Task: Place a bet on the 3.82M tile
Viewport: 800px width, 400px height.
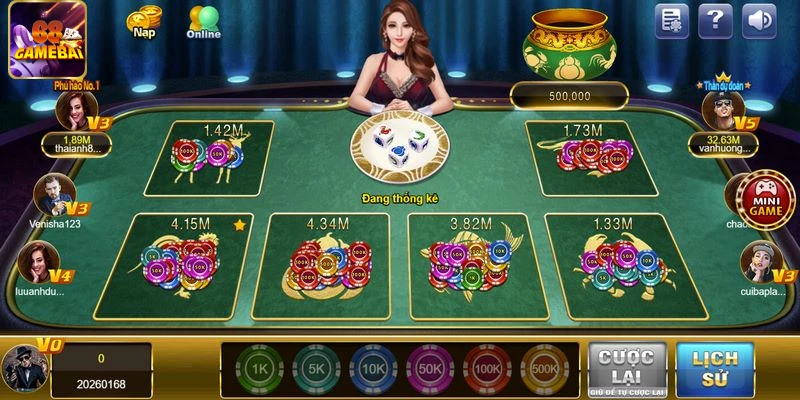Action: pyautogui.click(x=470, y=265)
